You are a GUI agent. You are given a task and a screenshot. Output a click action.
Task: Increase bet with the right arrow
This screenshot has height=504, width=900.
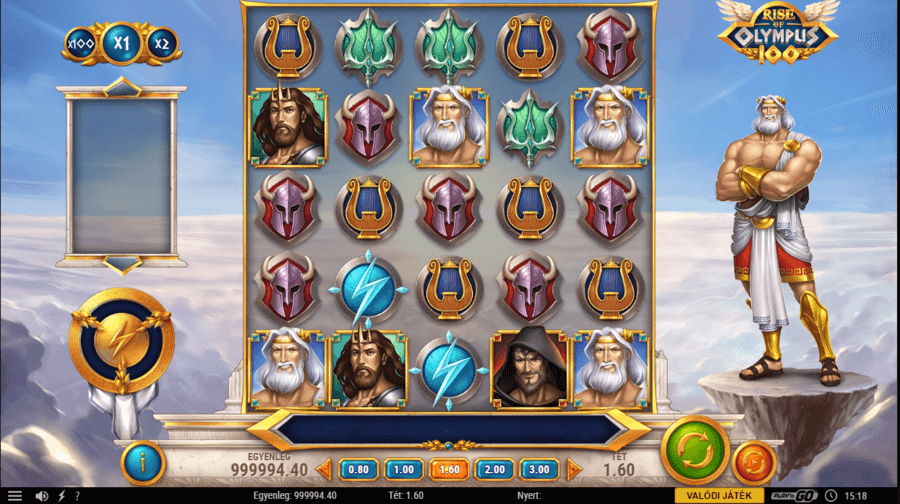click(574, 469)
